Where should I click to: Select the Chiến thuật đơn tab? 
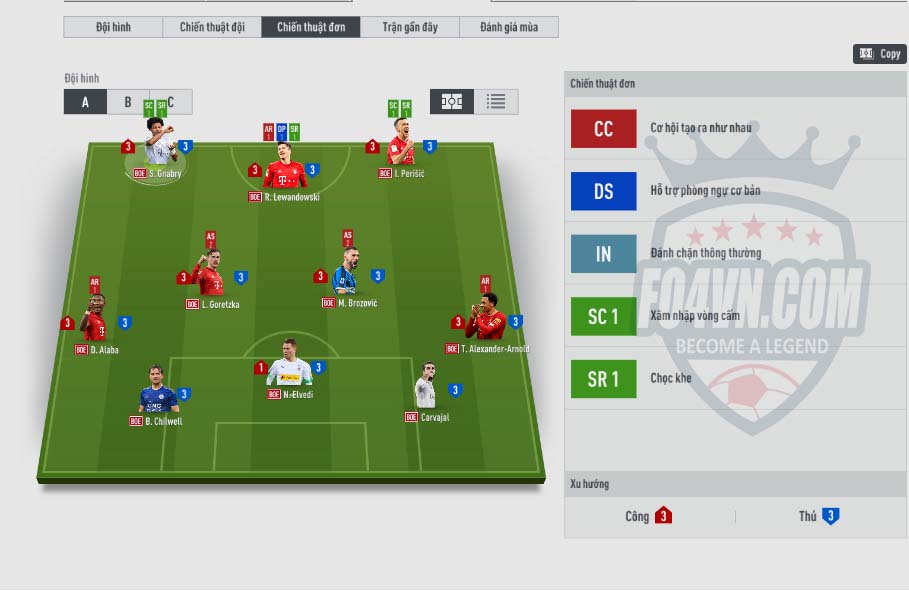[x=311, y=27]
